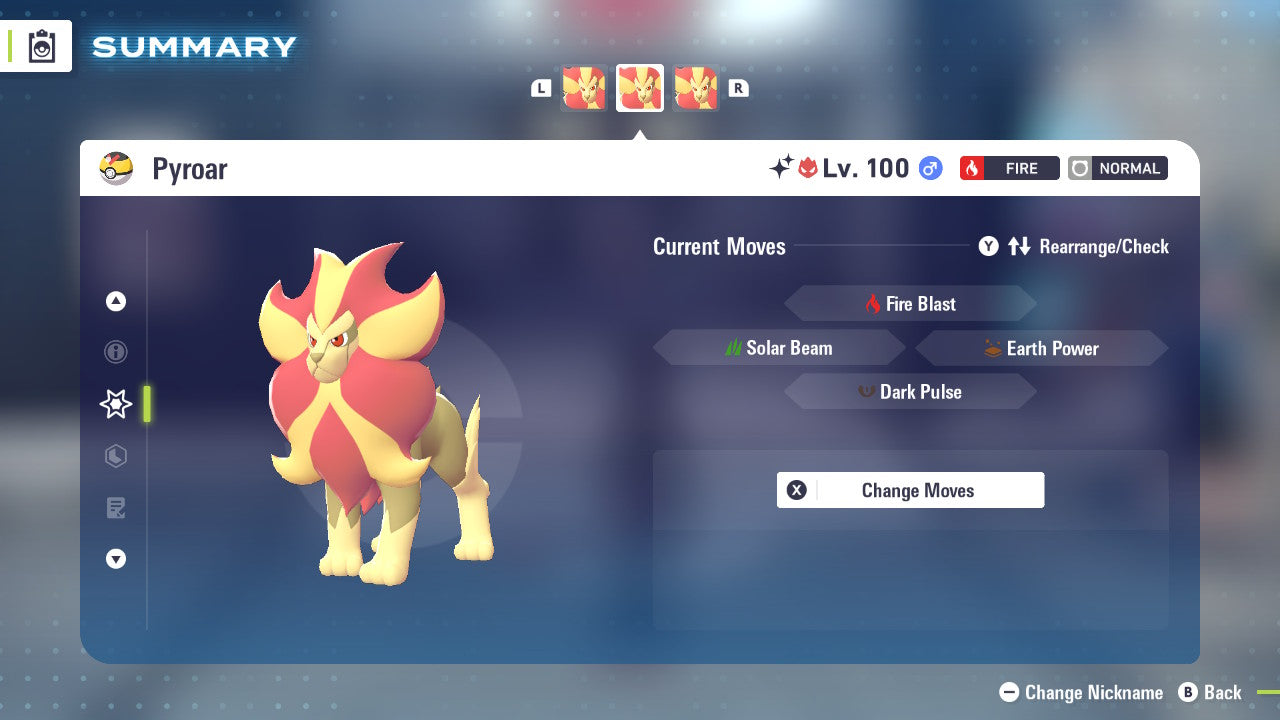Image resolution: width=1280 pixels, height=720 pixels.
Task: Select the memo/records page icon in sidebar
Action: point(116,508)
